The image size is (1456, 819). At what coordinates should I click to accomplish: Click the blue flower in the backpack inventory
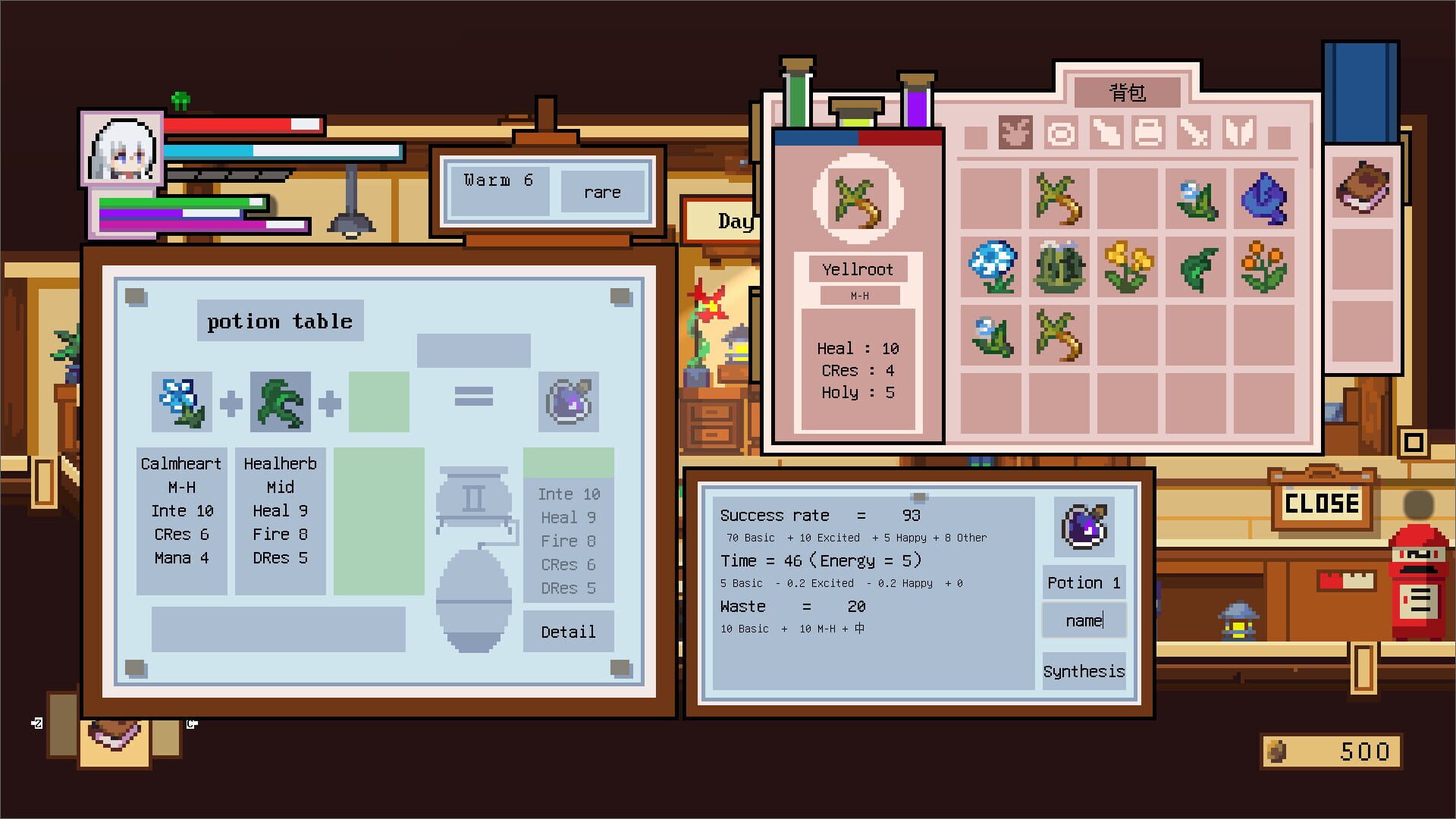(x=990, y=267)
